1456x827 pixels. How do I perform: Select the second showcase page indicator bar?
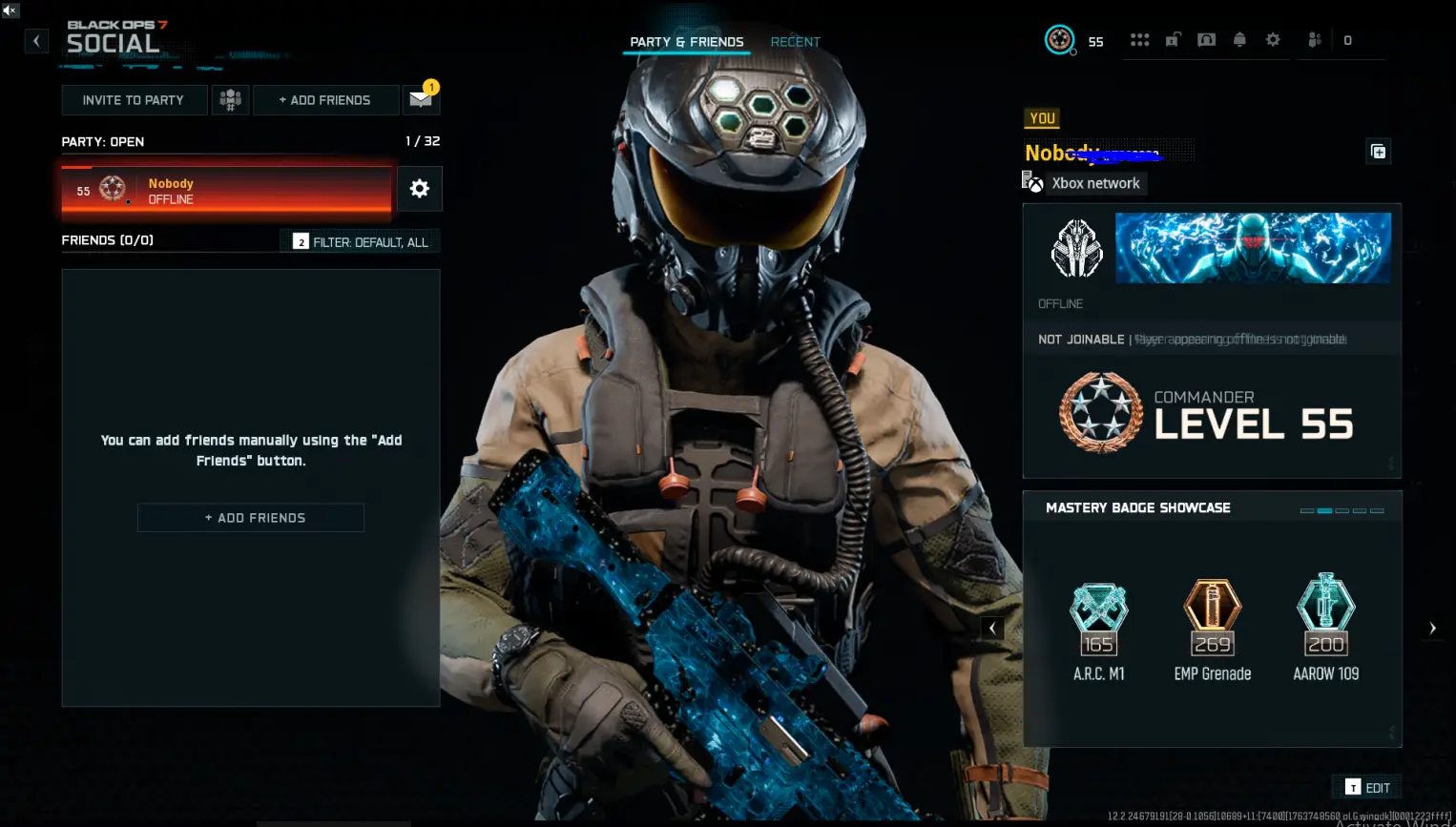click(1323, 510)
